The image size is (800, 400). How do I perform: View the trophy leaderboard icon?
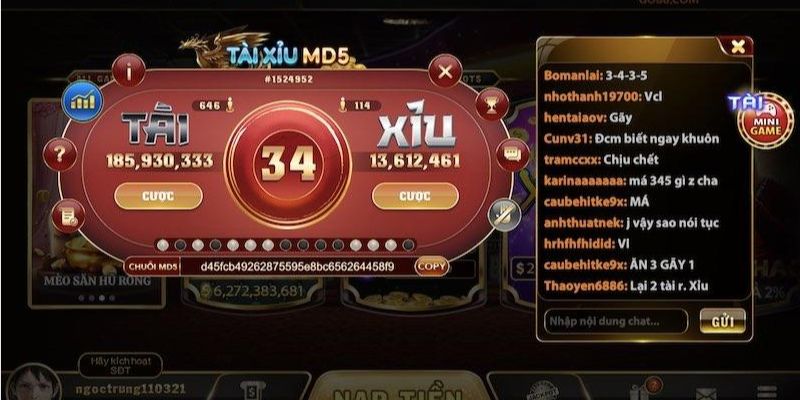pyautogui.click(x=492, y=101)
